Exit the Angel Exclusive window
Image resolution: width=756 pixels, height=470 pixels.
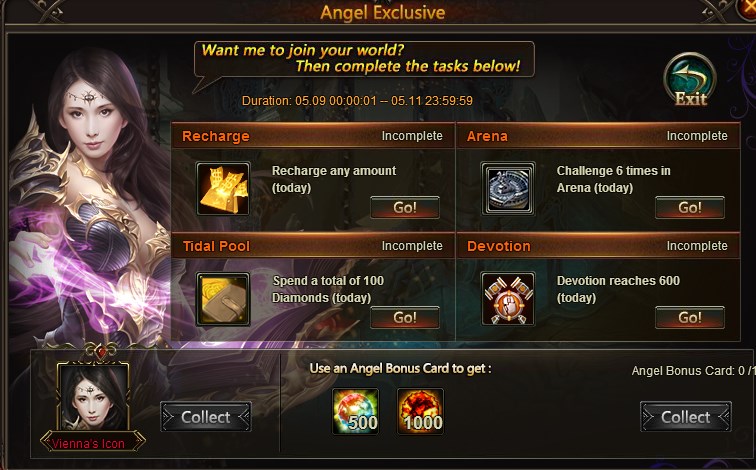[690, 80]
